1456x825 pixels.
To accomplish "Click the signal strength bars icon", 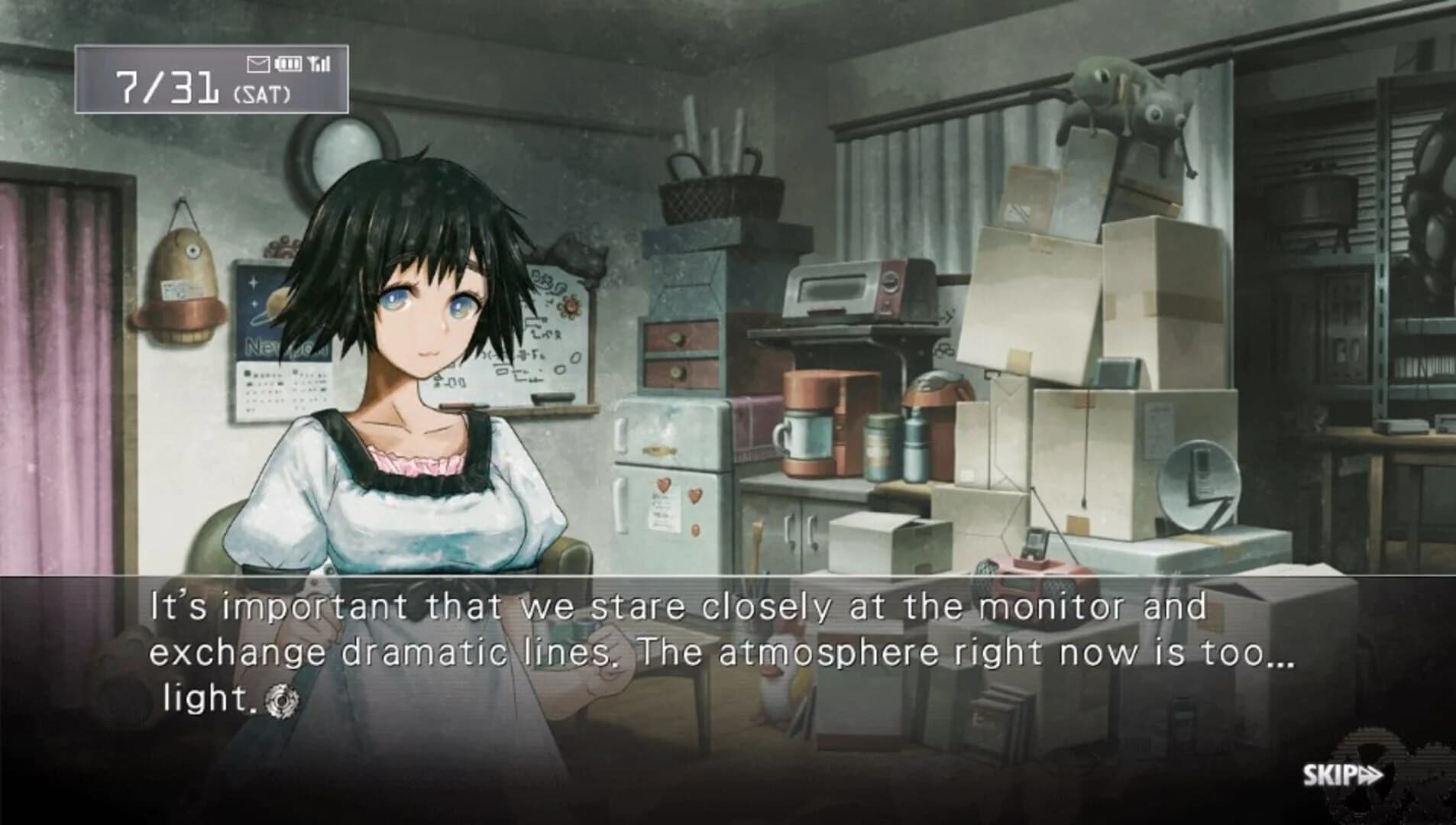I will click(319, 63).
